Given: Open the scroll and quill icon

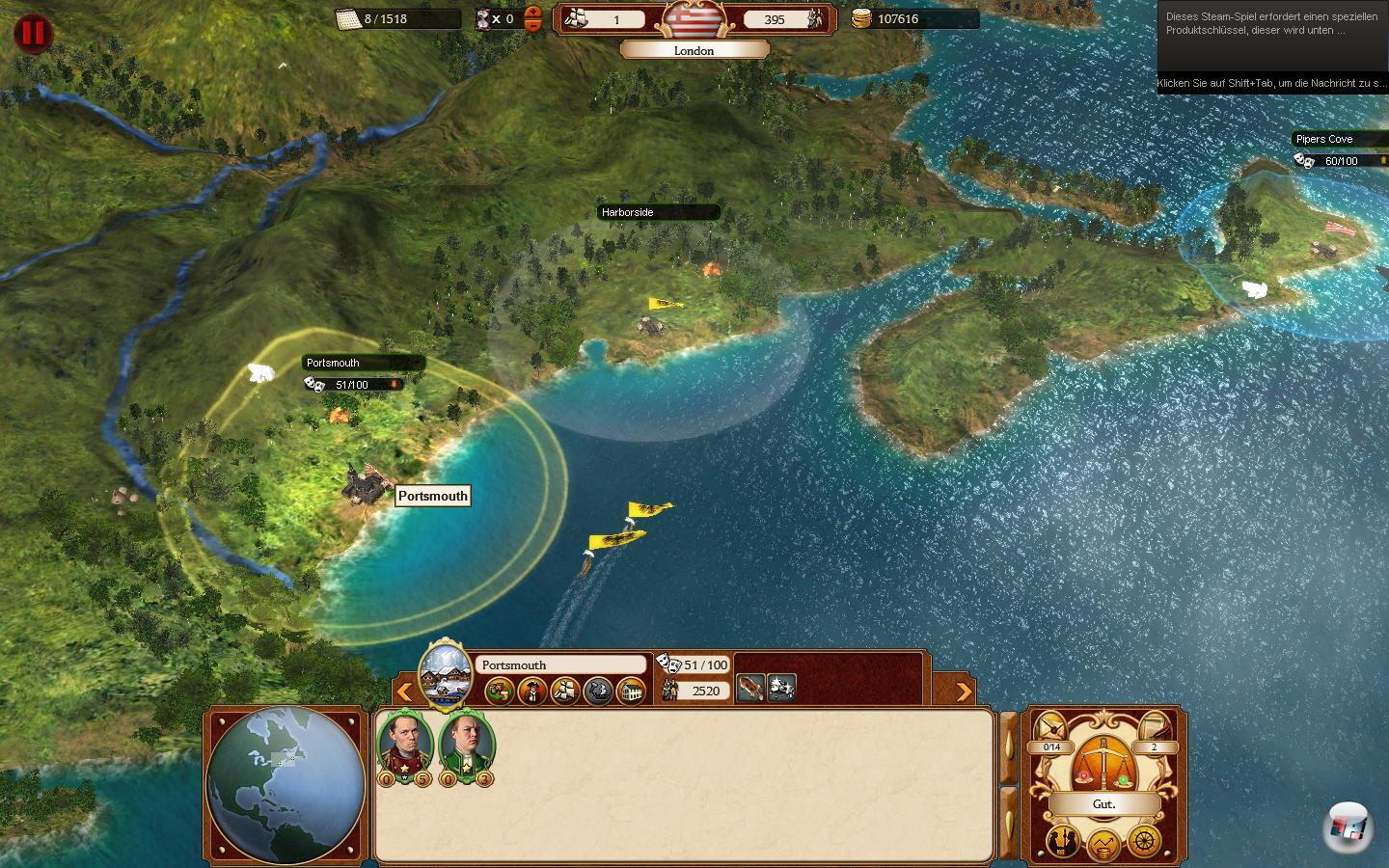Looking at the screenshot, I should (1155, 727).
